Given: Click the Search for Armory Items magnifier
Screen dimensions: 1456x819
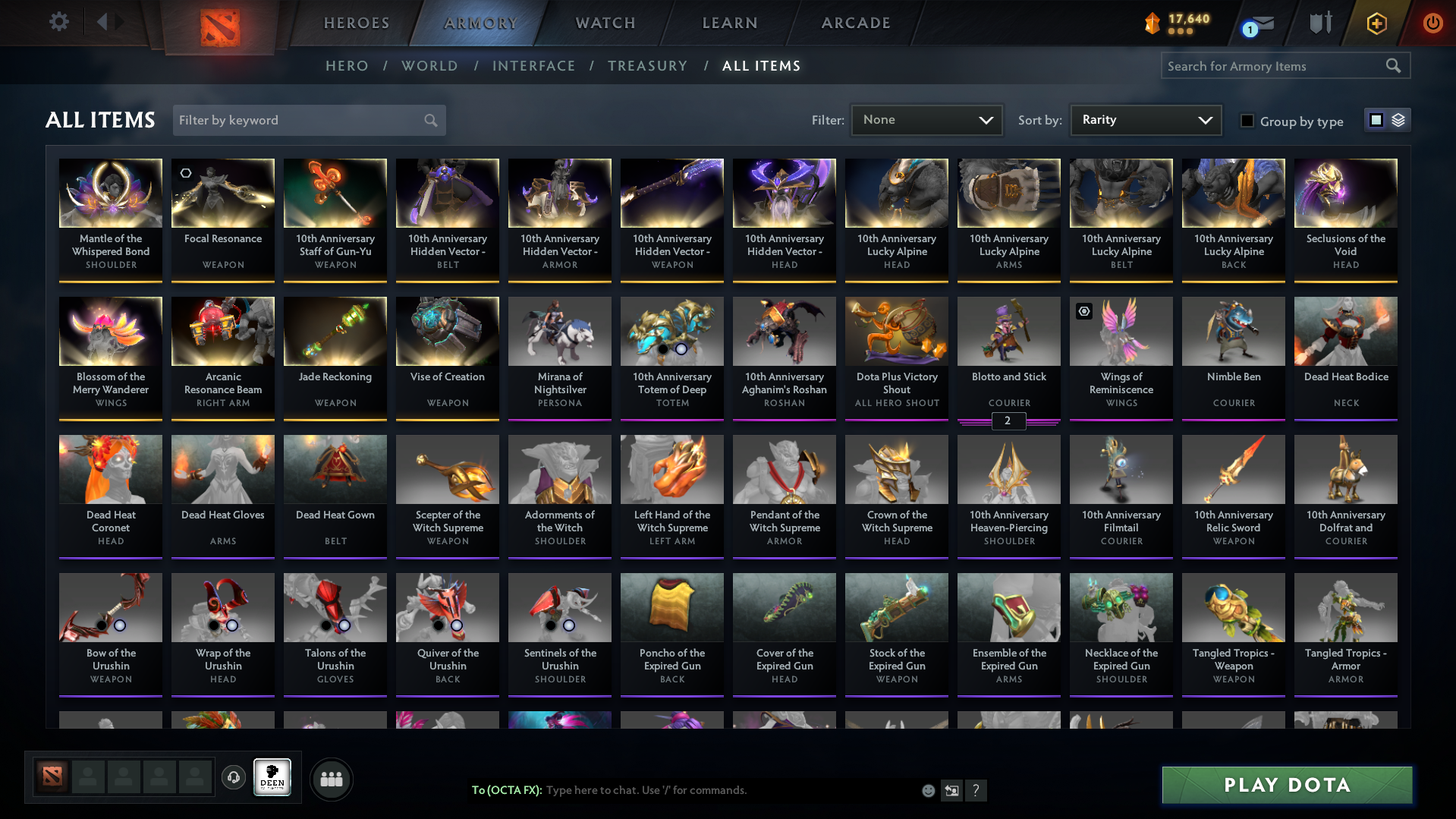Looking at the screenshot, I should (1393, 66).
